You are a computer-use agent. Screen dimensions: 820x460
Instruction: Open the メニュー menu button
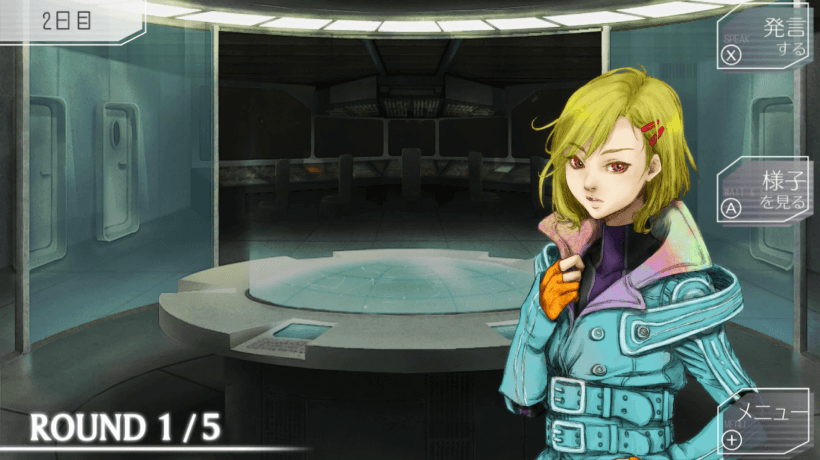pyautogui.click(x=765, y=422)
